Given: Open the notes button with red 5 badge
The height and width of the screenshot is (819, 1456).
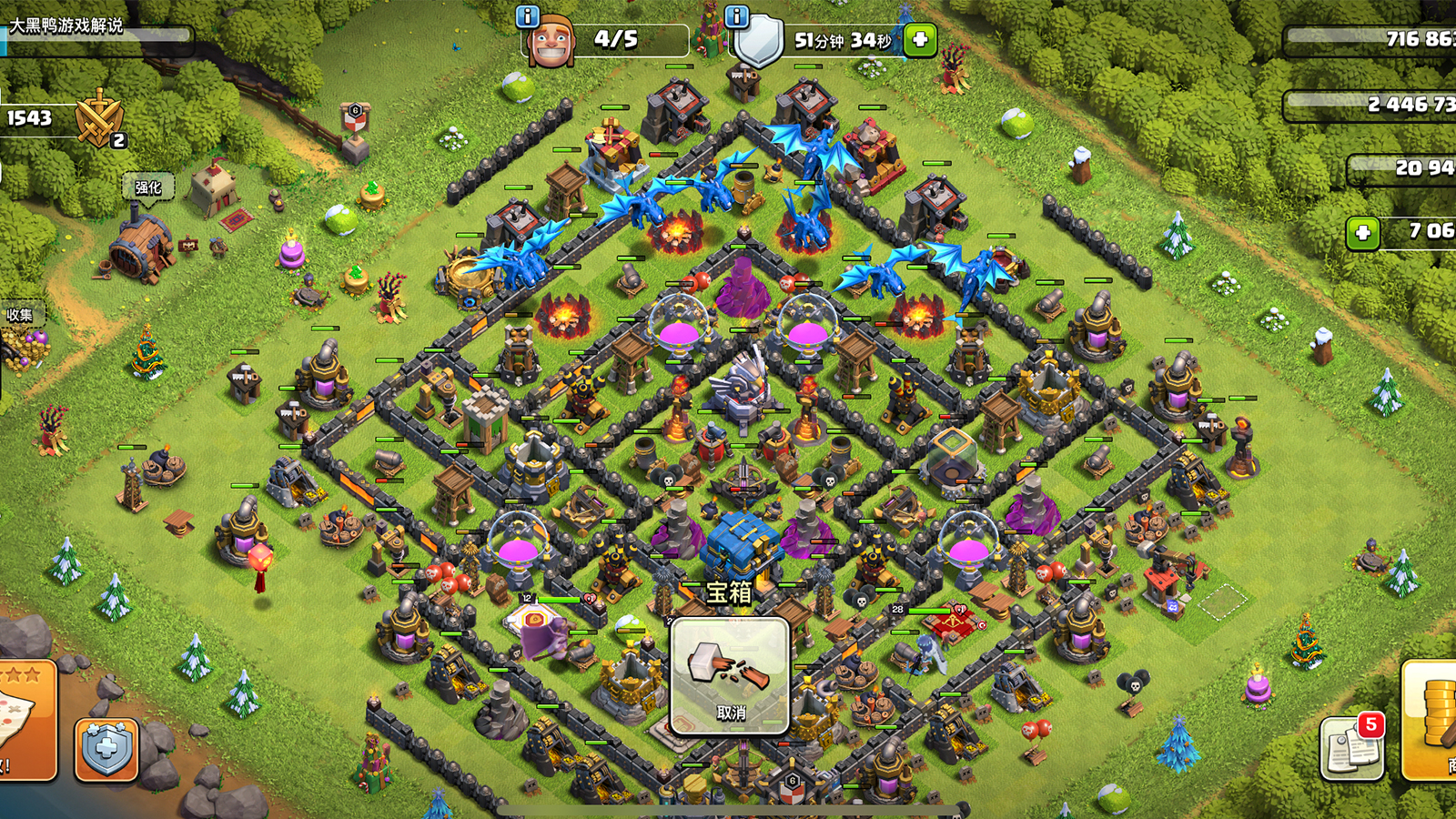Looking at the screenshot, I should (1351, 748).
